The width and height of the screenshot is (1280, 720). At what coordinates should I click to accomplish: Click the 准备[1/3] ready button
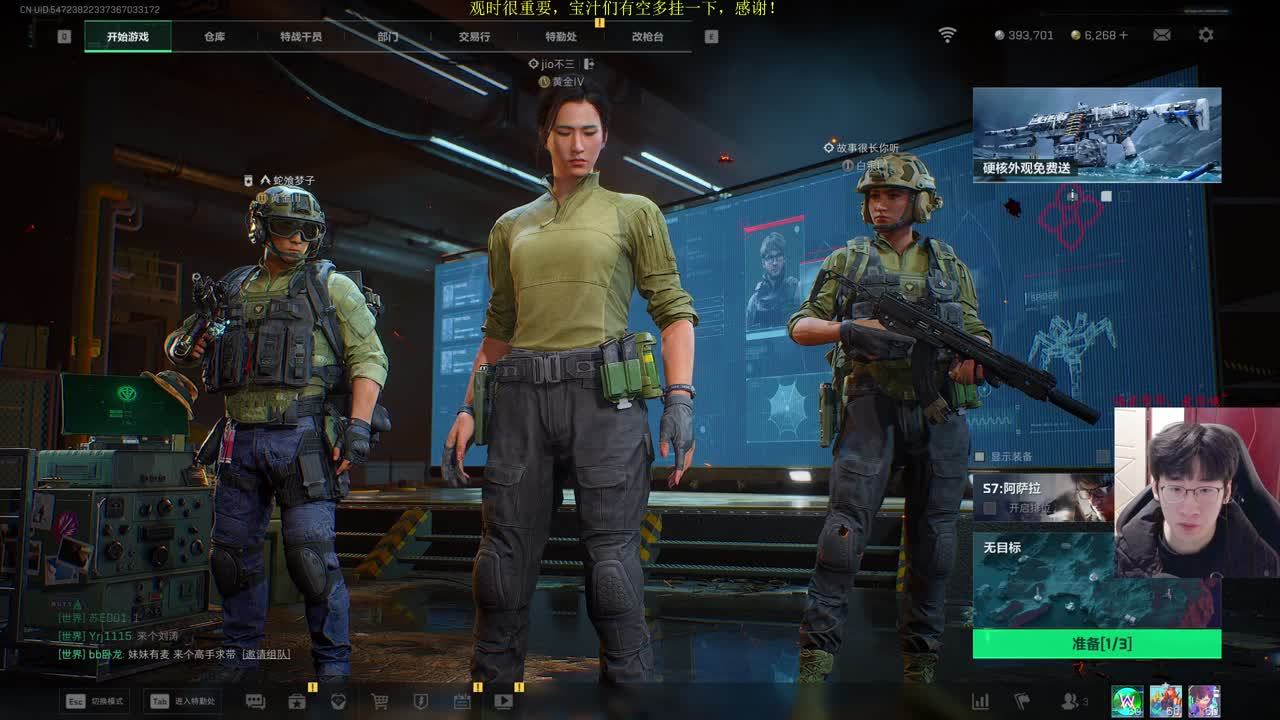coord(1096,644)
